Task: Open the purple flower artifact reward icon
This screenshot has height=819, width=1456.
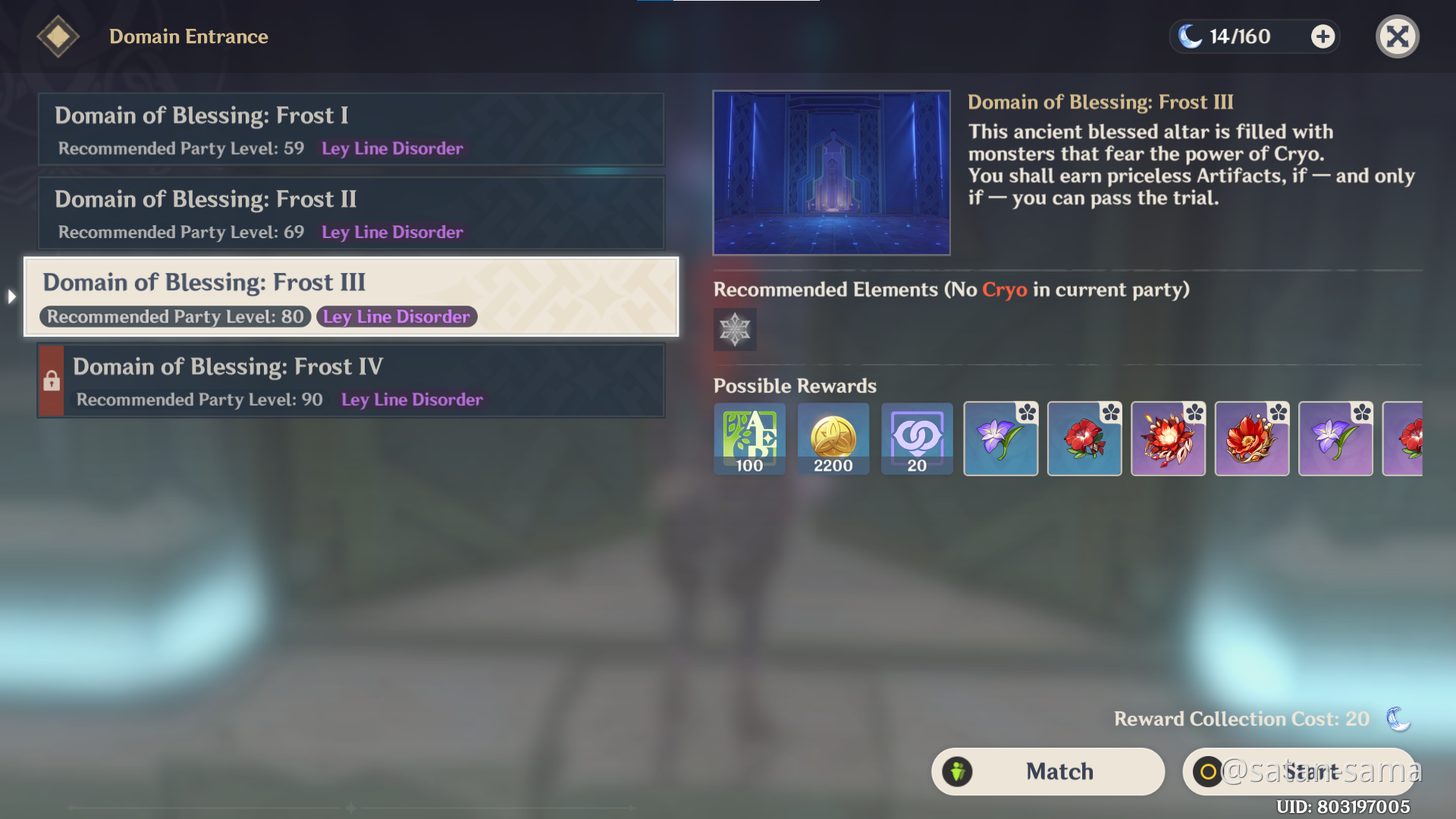Action: [x=1000, y=438]
